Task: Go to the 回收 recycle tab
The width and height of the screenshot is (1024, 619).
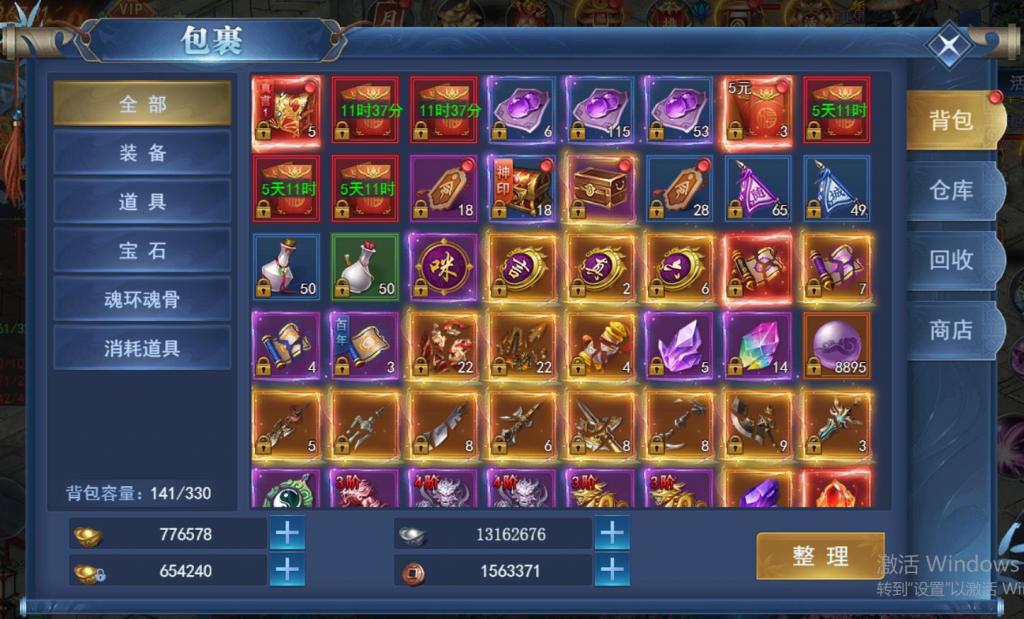Action: 950,260
